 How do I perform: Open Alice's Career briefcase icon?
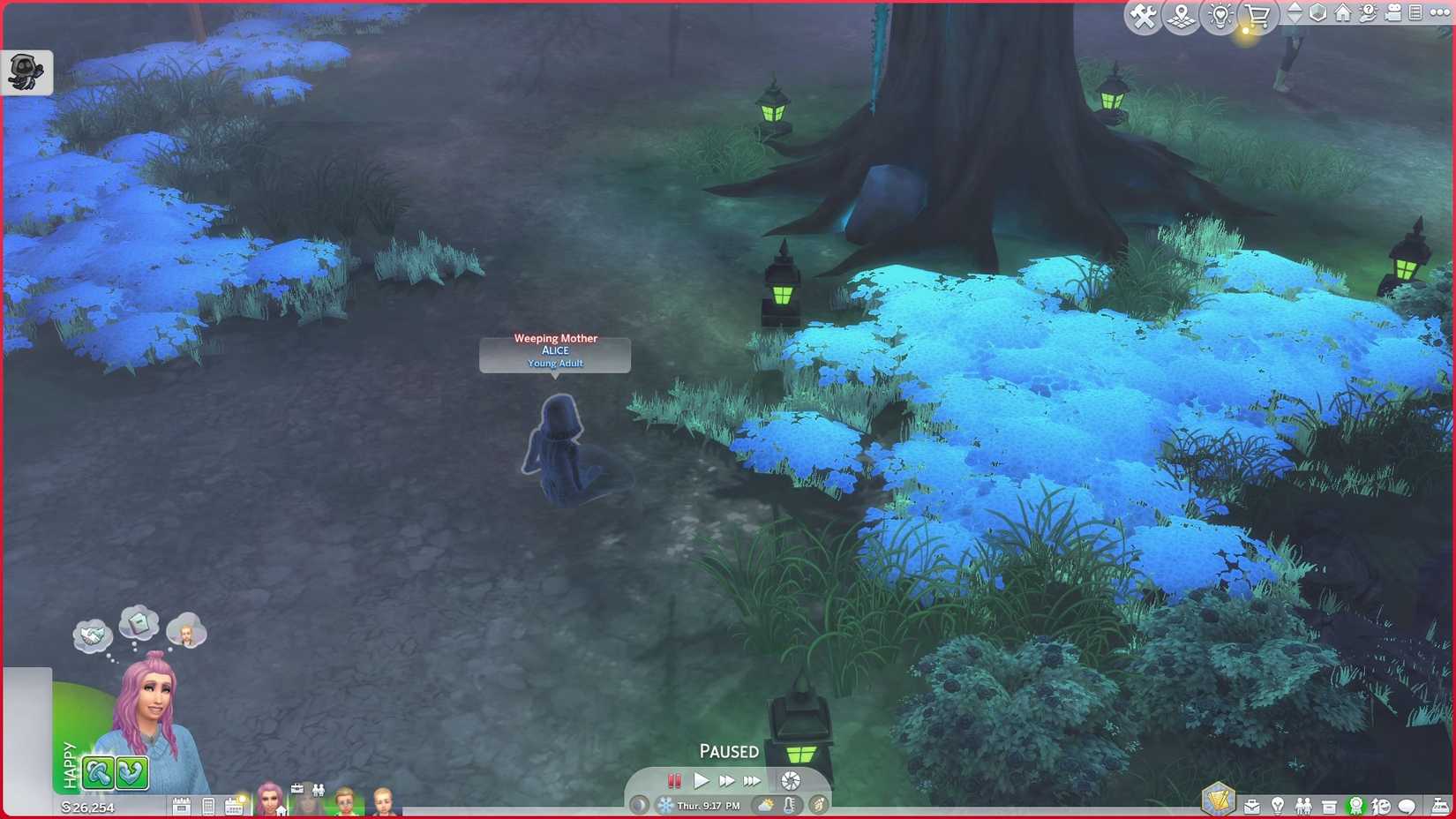[x=1252, y=806]
